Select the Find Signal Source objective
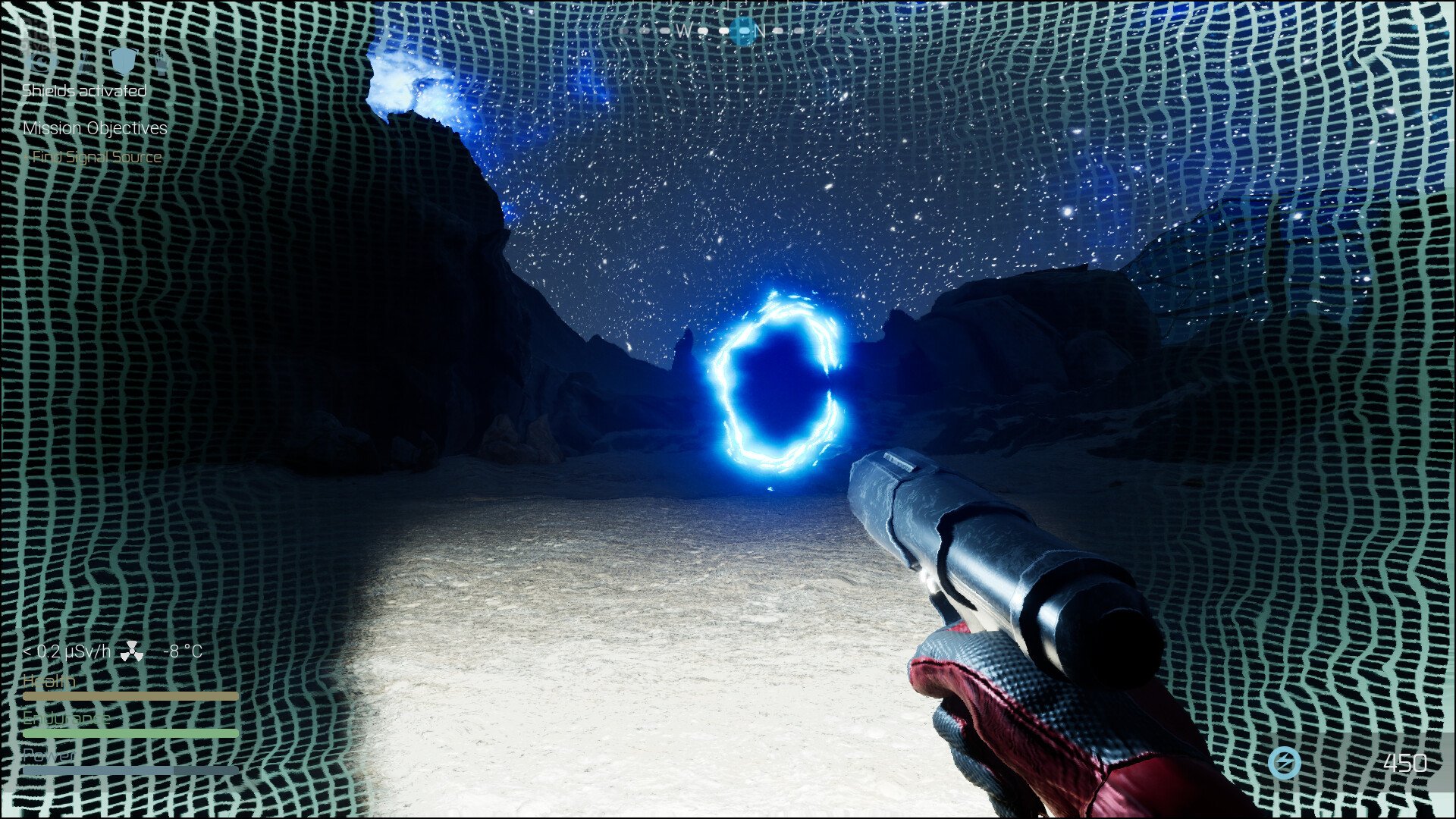Viewport: 1456px width, 819px height. coord(96,157)
